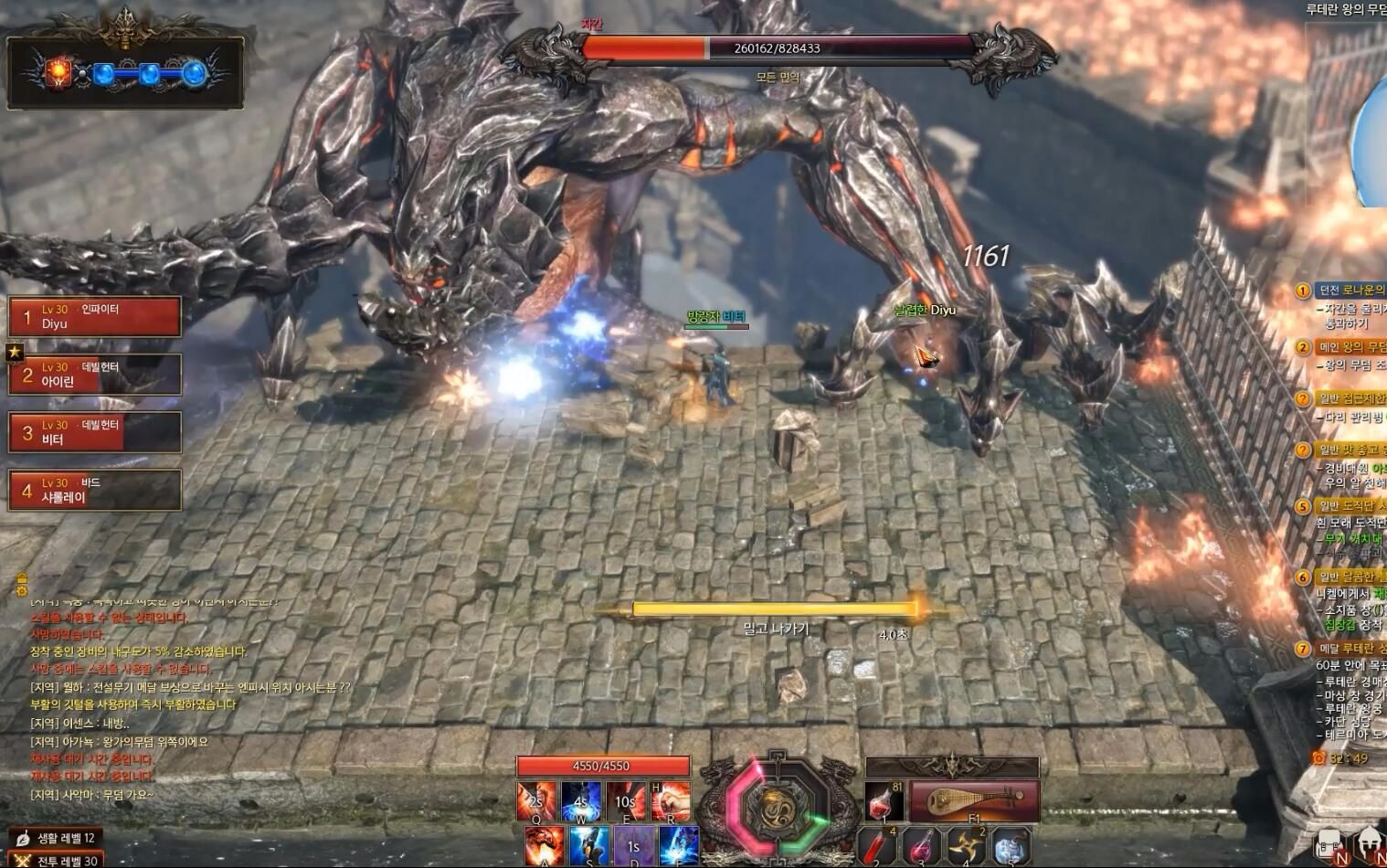Use the F blue beam skill
This screenshot has height=868, width=1387.
[679, 845]
